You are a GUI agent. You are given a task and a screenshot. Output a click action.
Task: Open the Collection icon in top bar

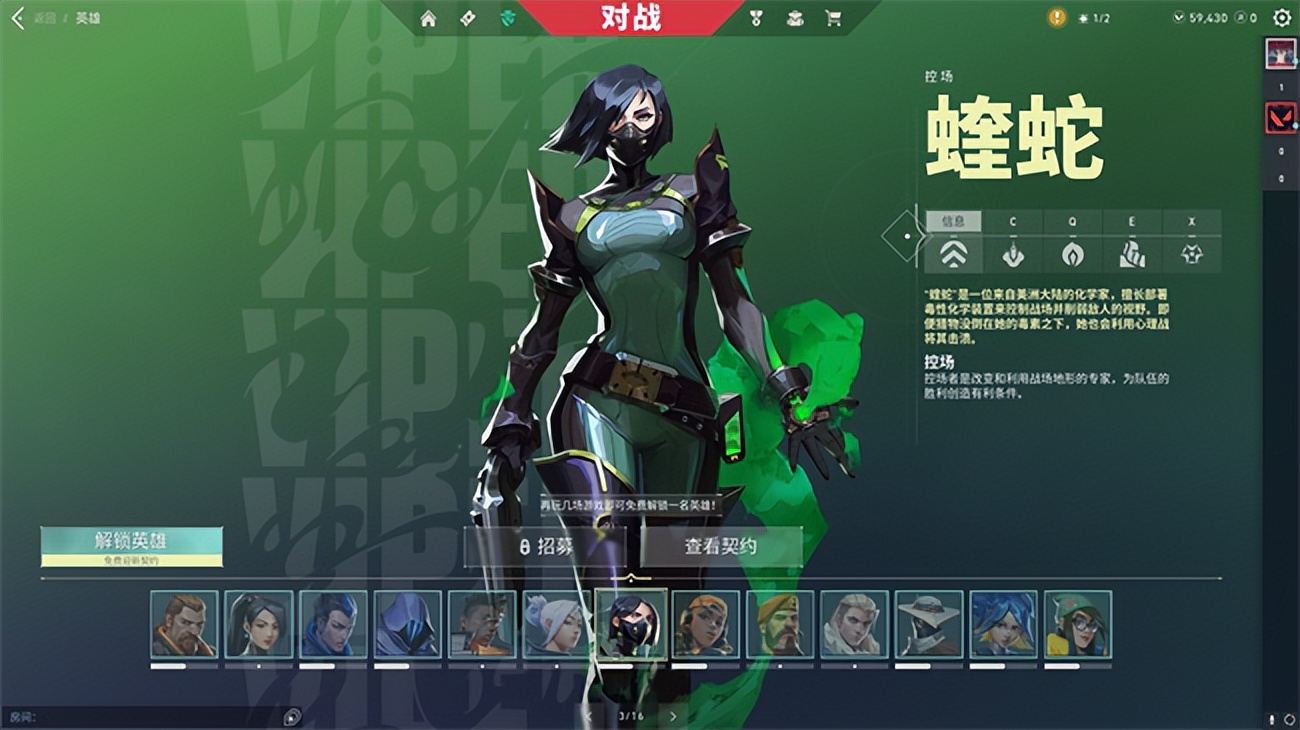point(795,18)
